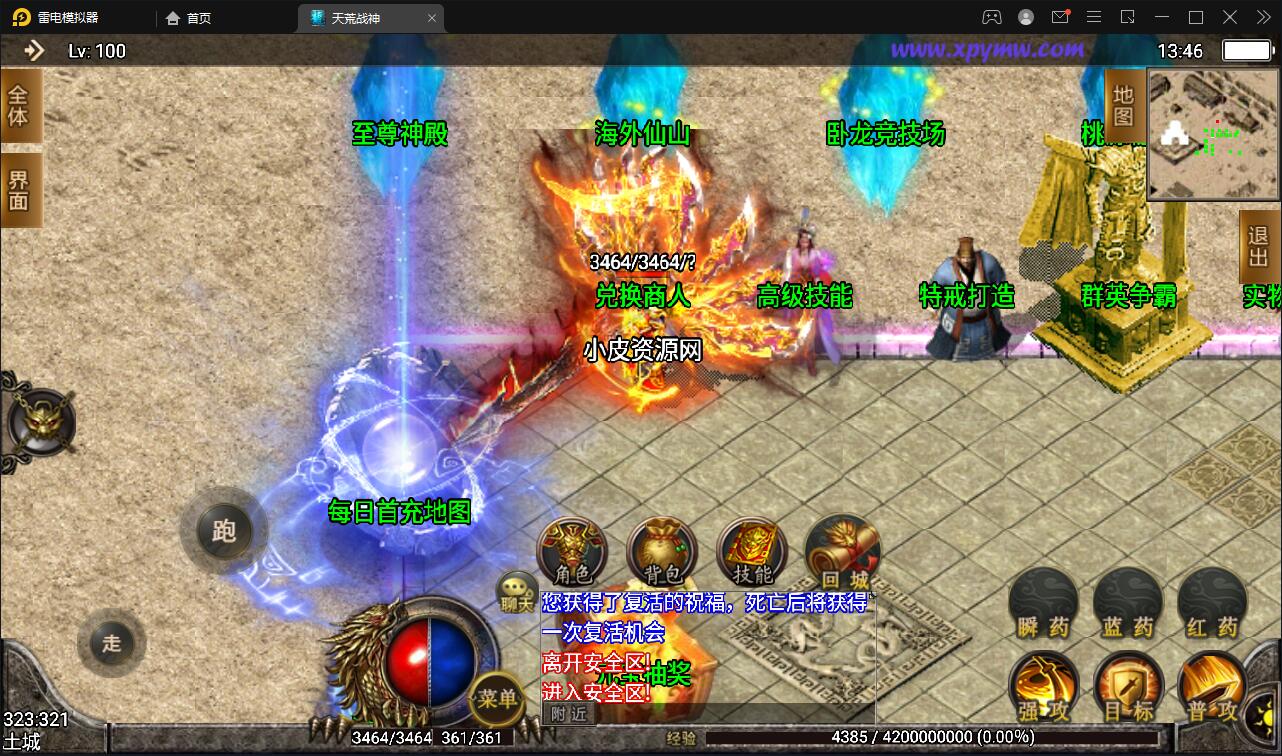Drink the 红药 health potion
The image size is (1282, 756).
1212,604
